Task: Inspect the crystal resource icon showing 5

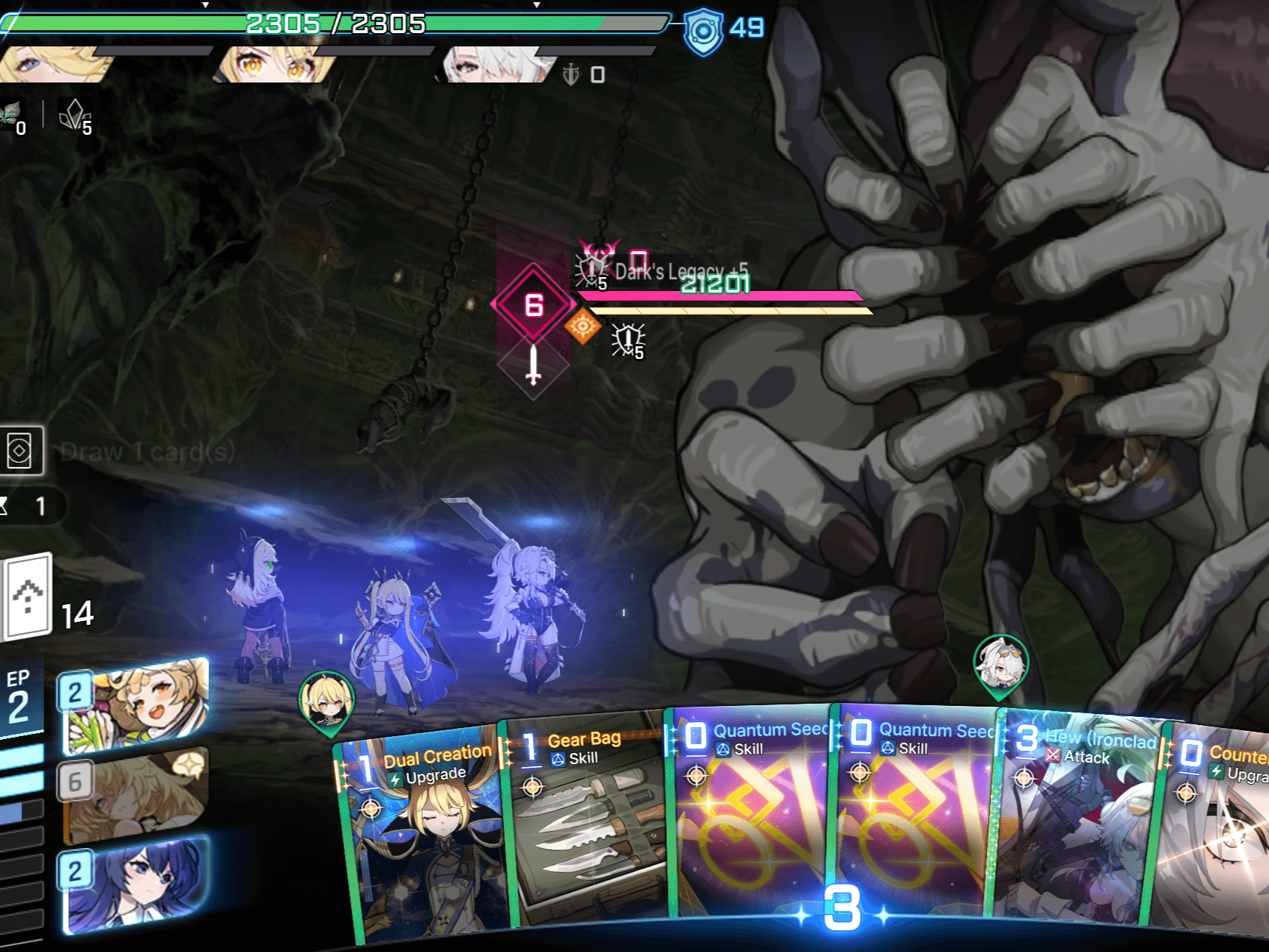Action: pyautogui.click(x=74, y=116)
